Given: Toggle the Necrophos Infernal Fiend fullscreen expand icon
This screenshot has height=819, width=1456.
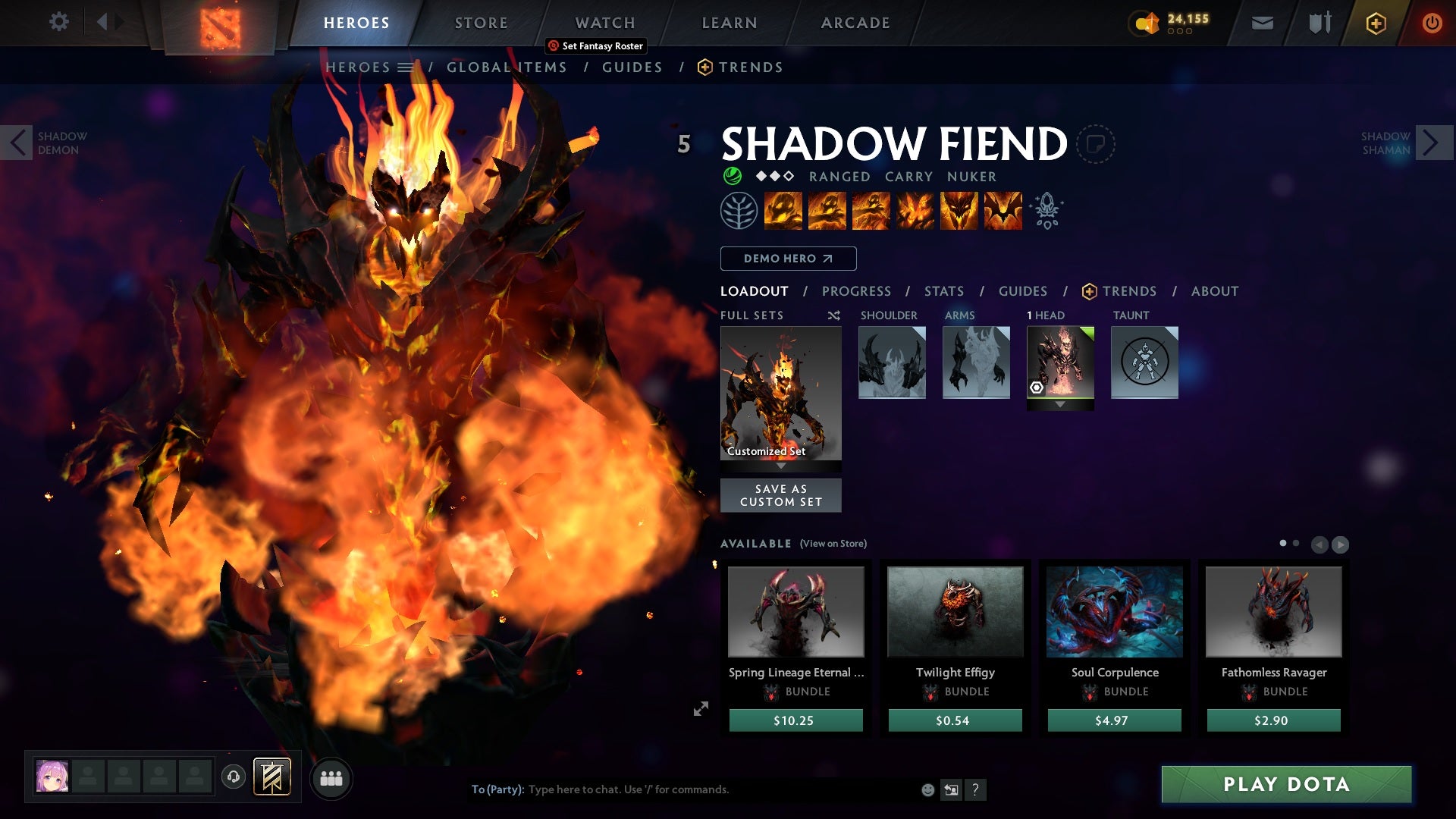Looking at the screenshot, I should point(701,709).
